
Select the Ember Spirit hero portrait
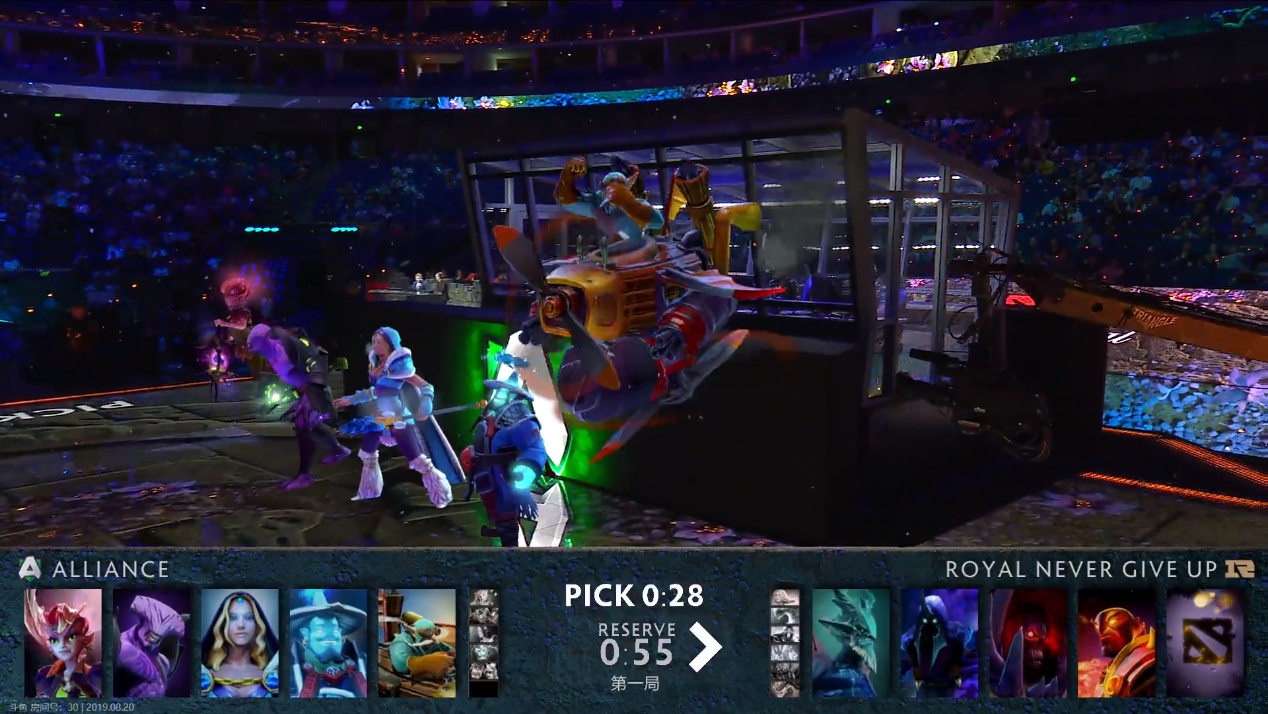click(1116, 643)
